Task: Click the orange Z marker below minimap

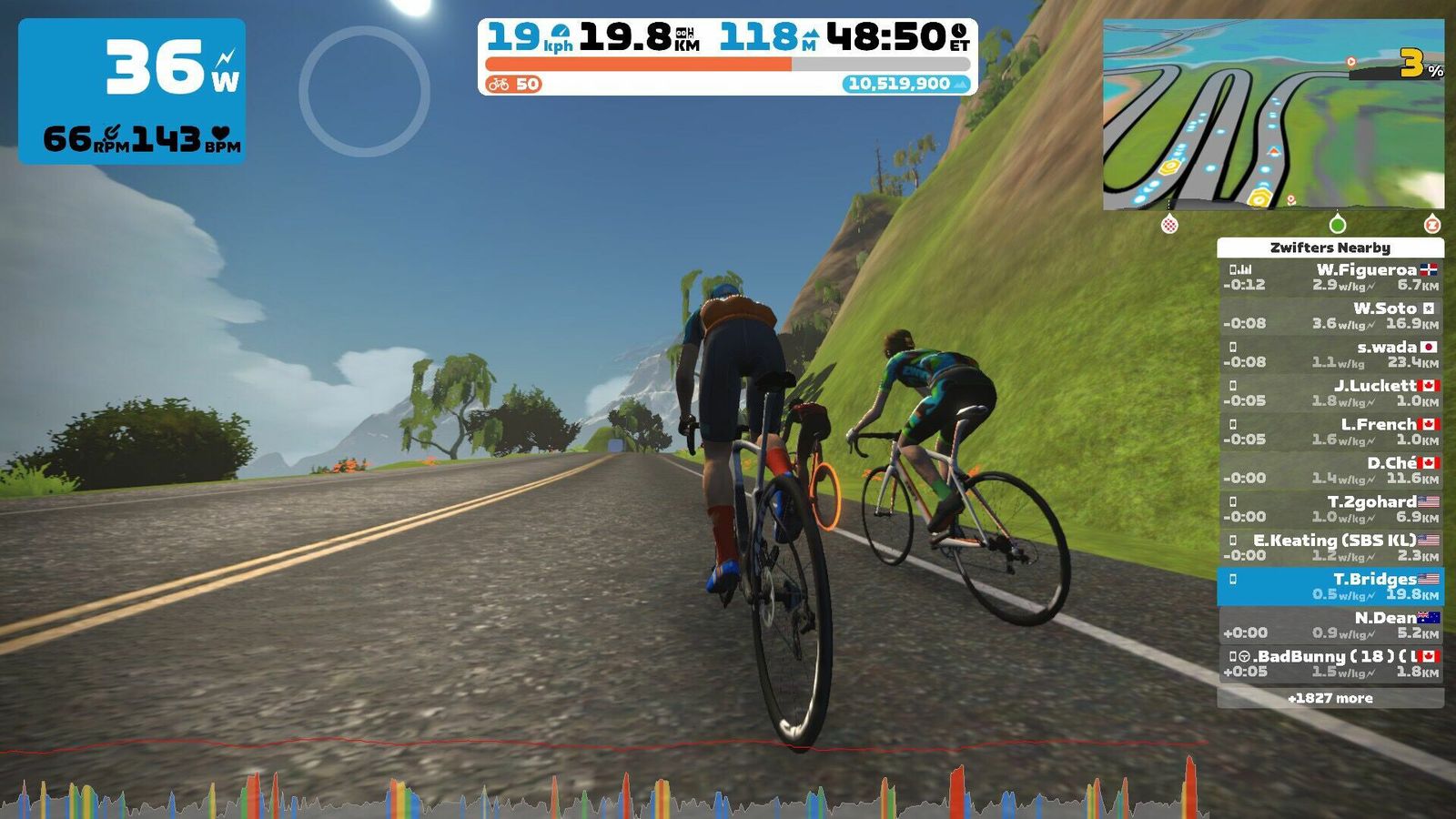Action: pos(1431,224)
